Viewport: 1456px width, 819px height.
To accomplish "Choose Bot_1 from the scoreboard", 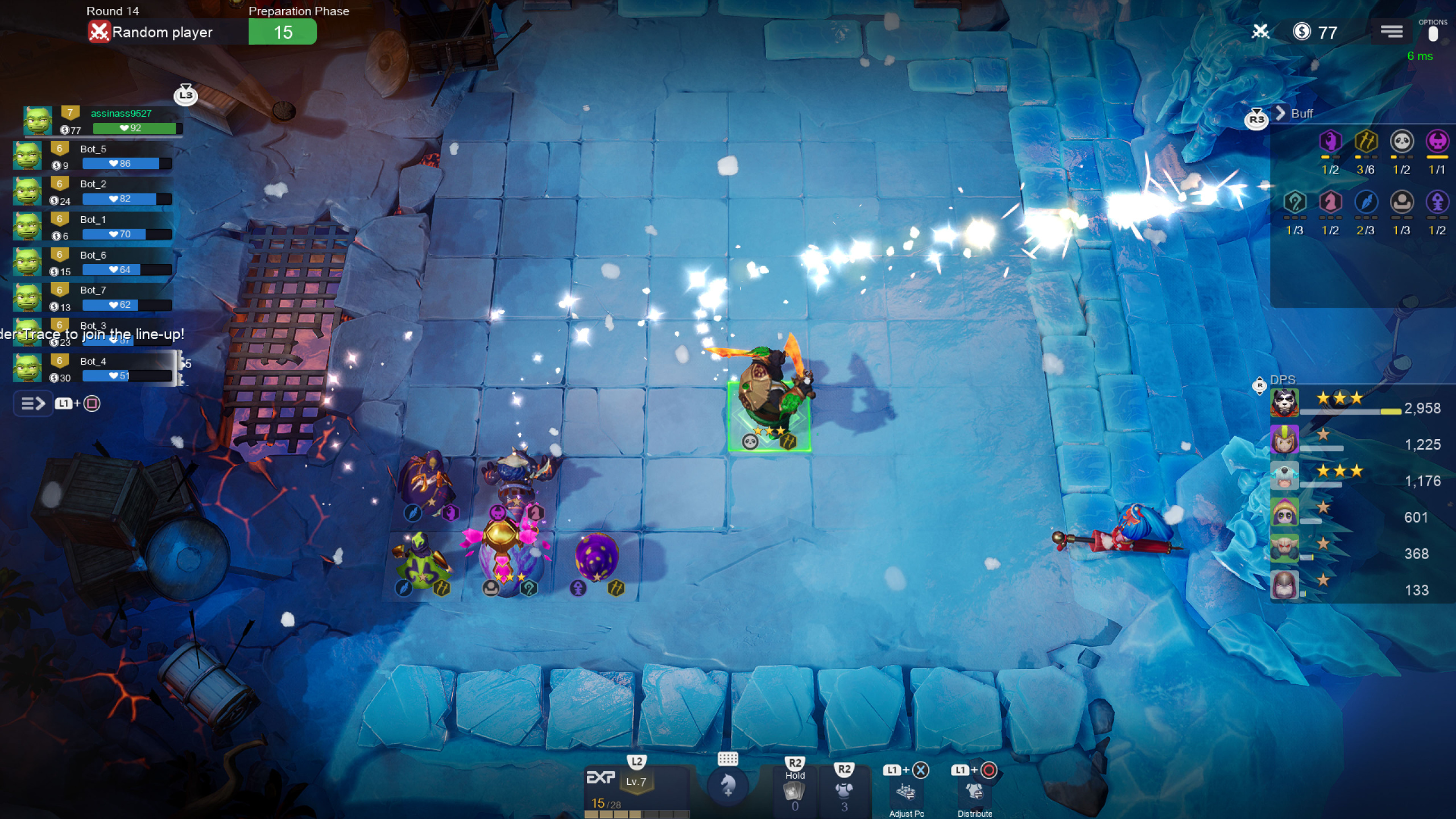I will click(x=94, y=227).
